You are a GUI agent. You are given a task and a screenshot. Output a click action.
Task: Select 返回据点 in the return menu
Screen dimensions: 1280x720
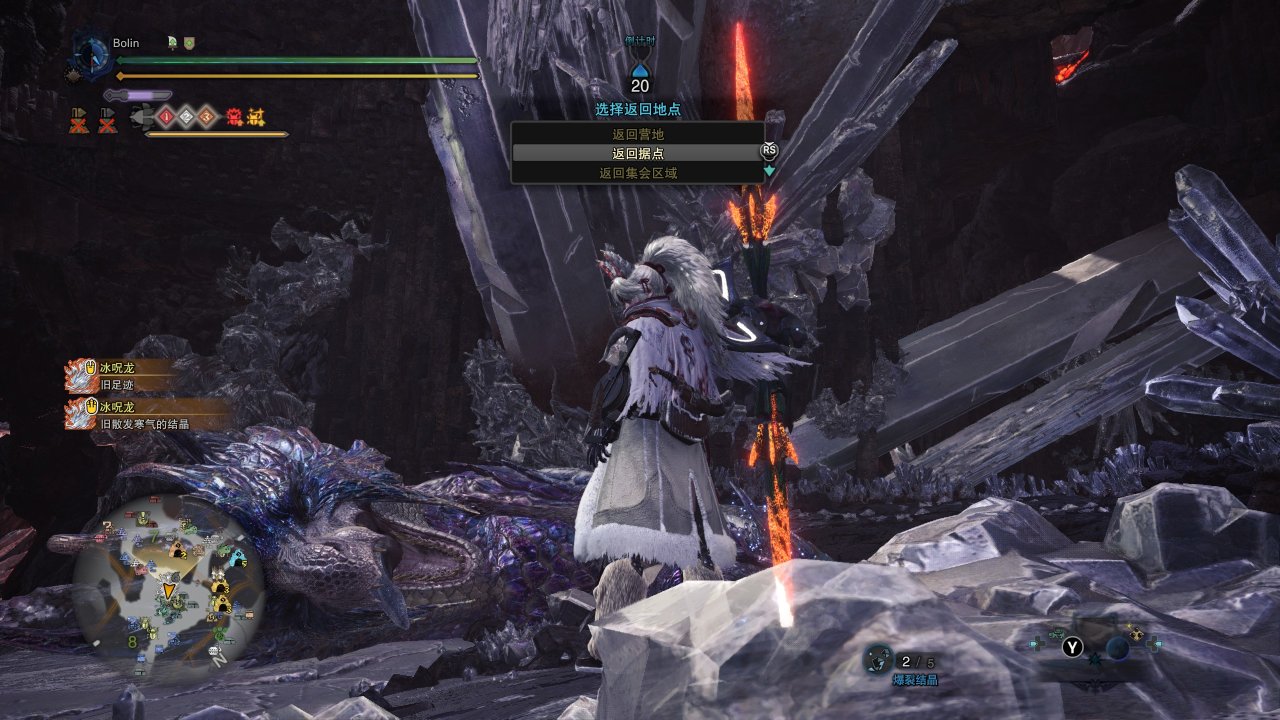pyautogui.click(x=637, y=153)
